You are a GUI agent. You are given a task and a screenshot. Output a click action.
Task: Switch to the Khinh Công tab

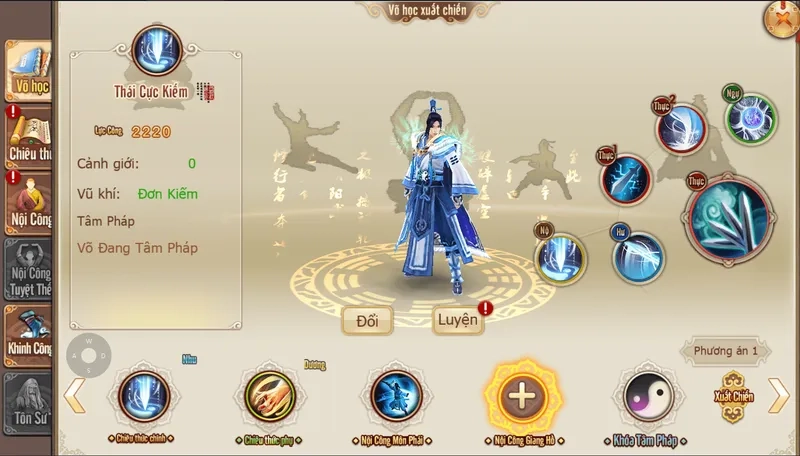tap(28, 332)
